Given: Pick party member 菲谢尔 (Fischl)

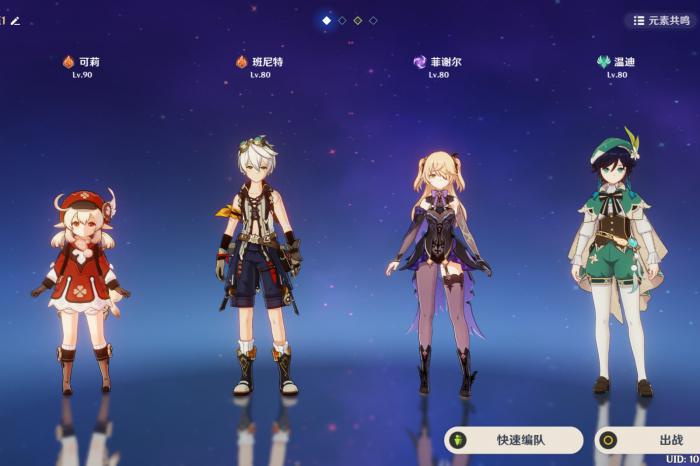Looking at the screenshot, I should (x=440, y=270).
